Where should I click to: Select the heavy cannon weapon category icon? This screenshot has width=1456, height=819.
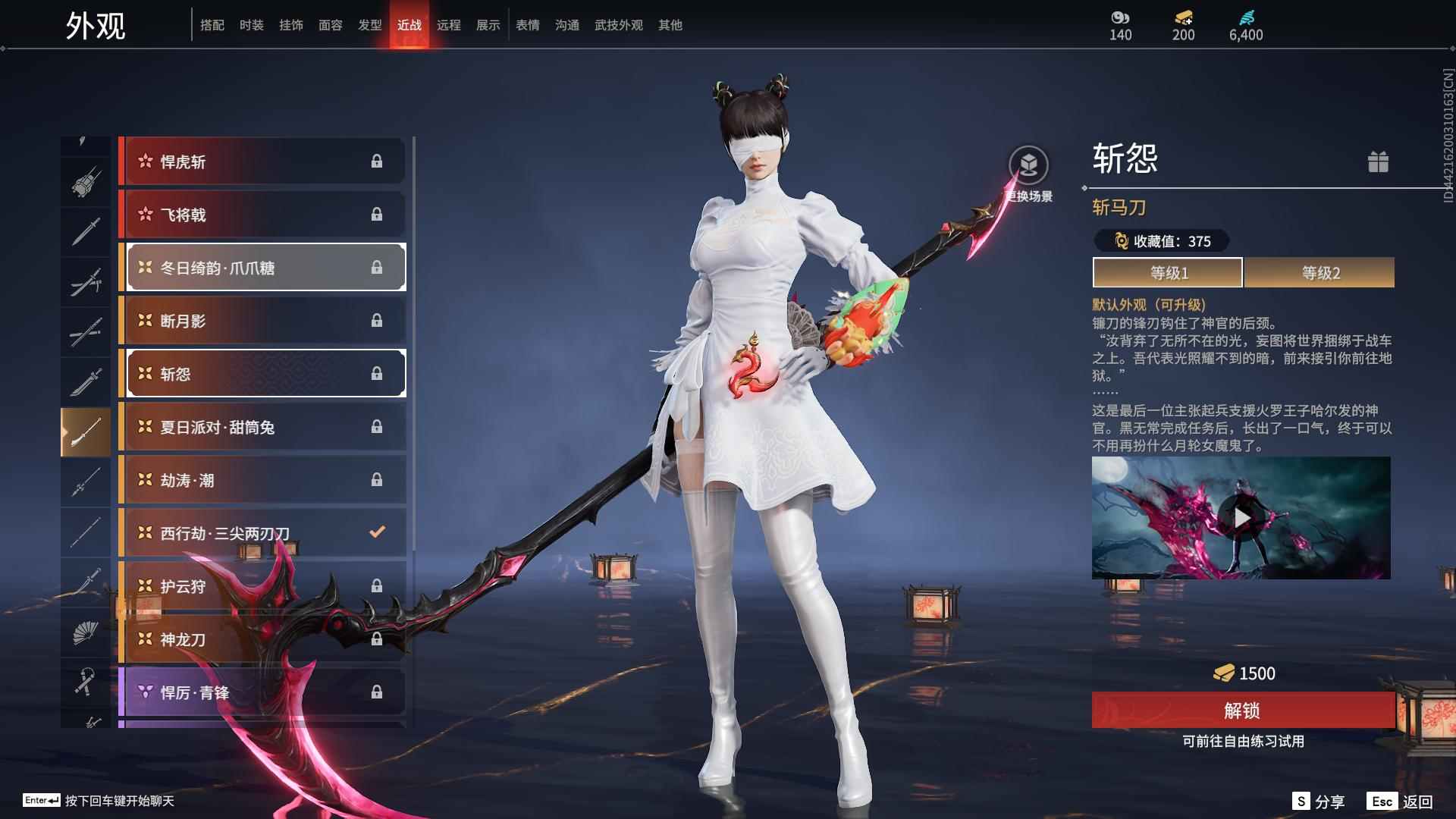(x=86, y=182)
